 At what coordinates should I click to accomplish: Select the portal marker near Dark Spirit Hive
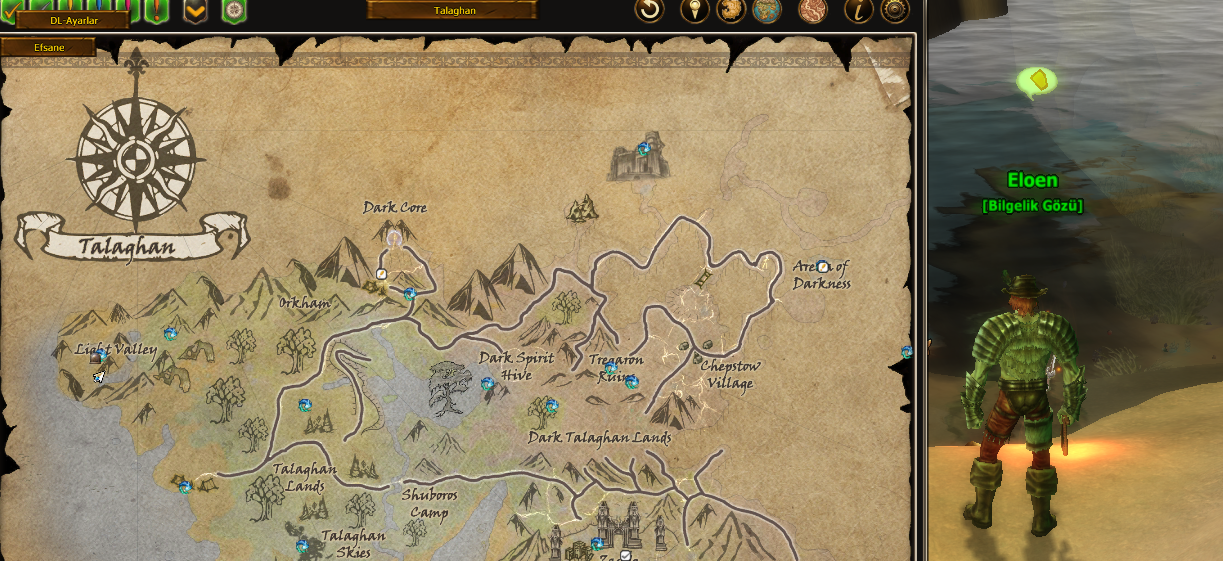[488, 383]
